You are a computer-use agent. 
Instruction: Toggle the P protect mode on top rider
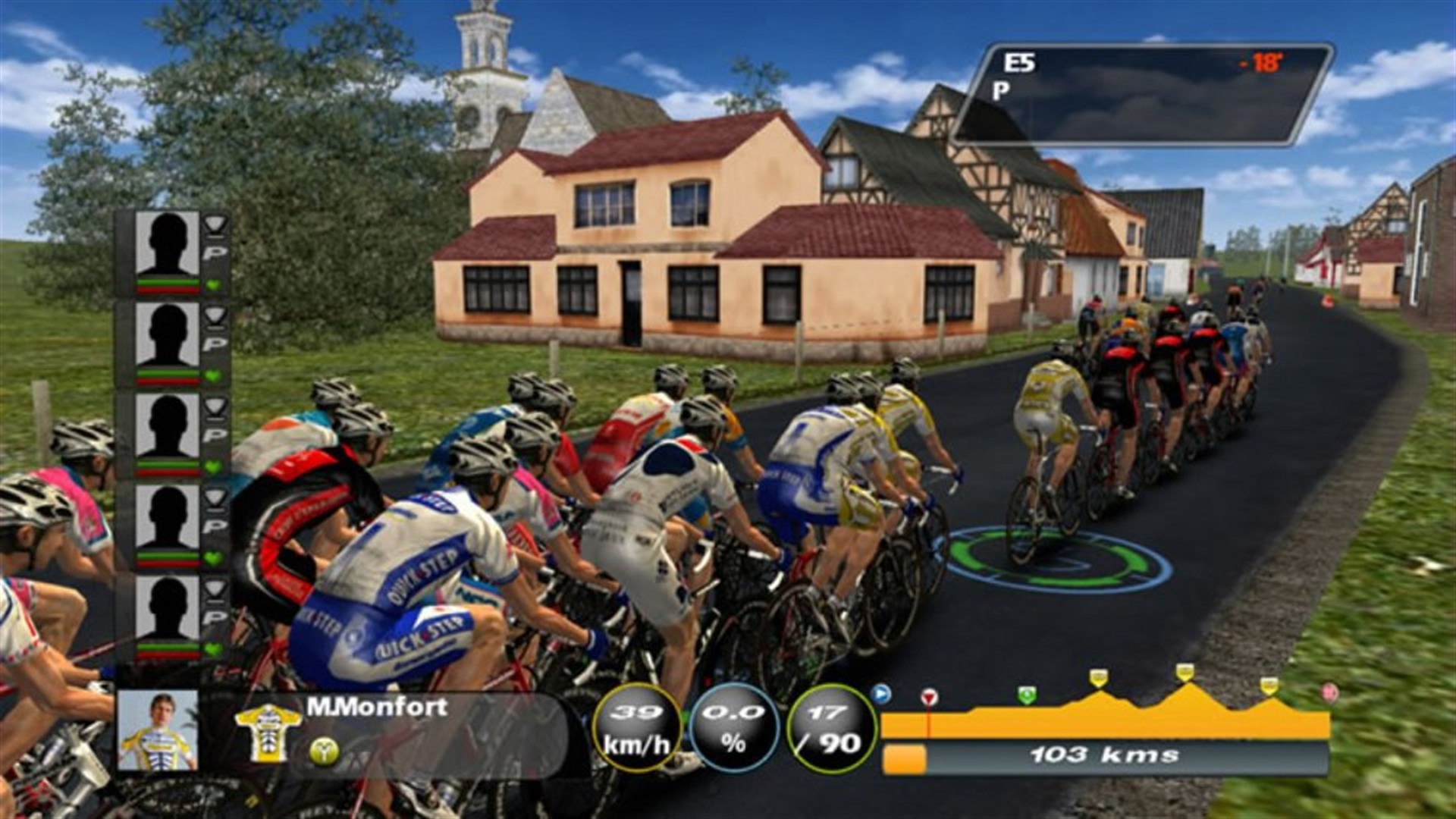pos(215,250)
